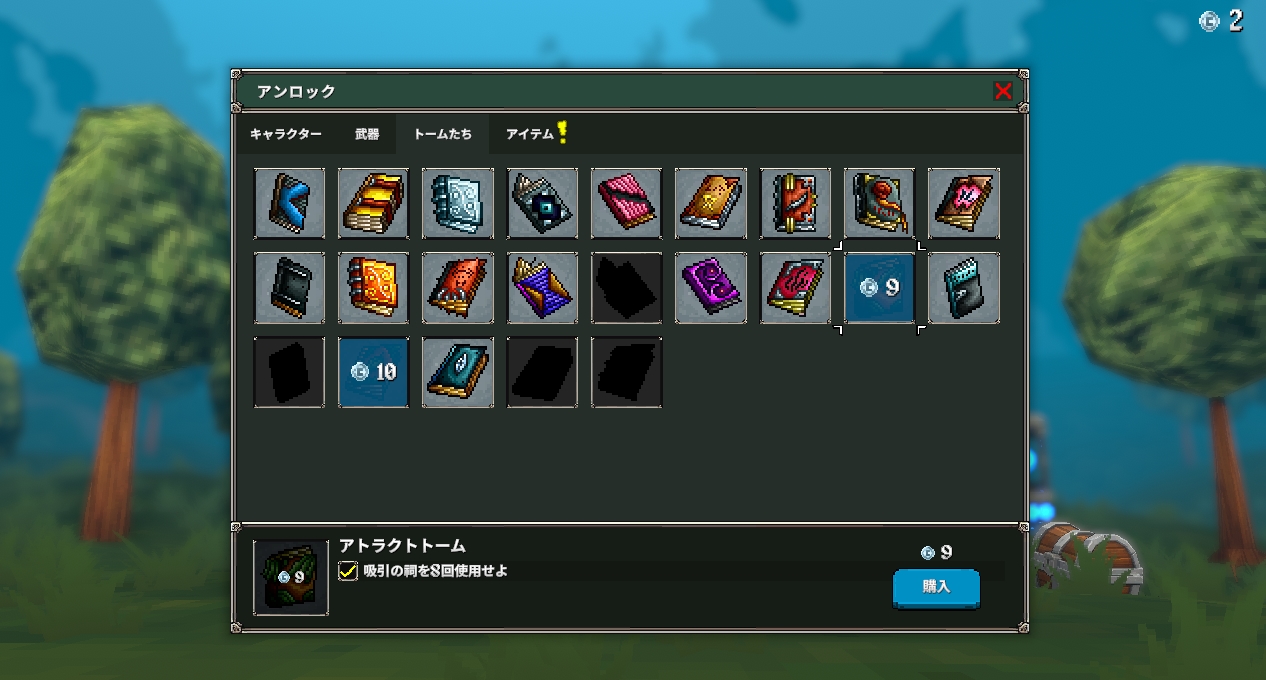Switch to the キャラクター tab
Viewport: 1266px width, 680px height.
click(286, 134)
